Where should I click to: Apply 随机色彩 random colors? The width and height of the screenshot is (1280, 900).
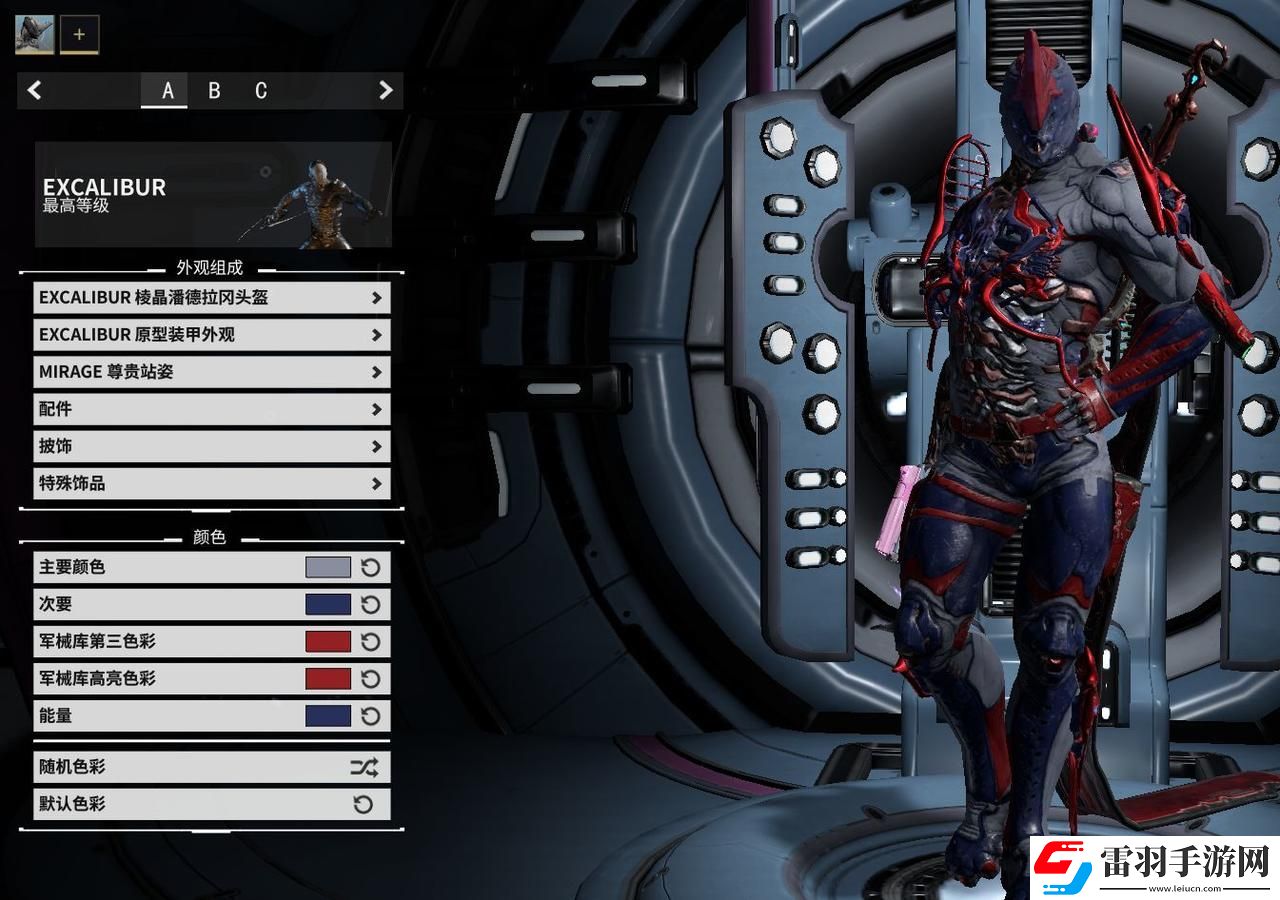[211, 767]
